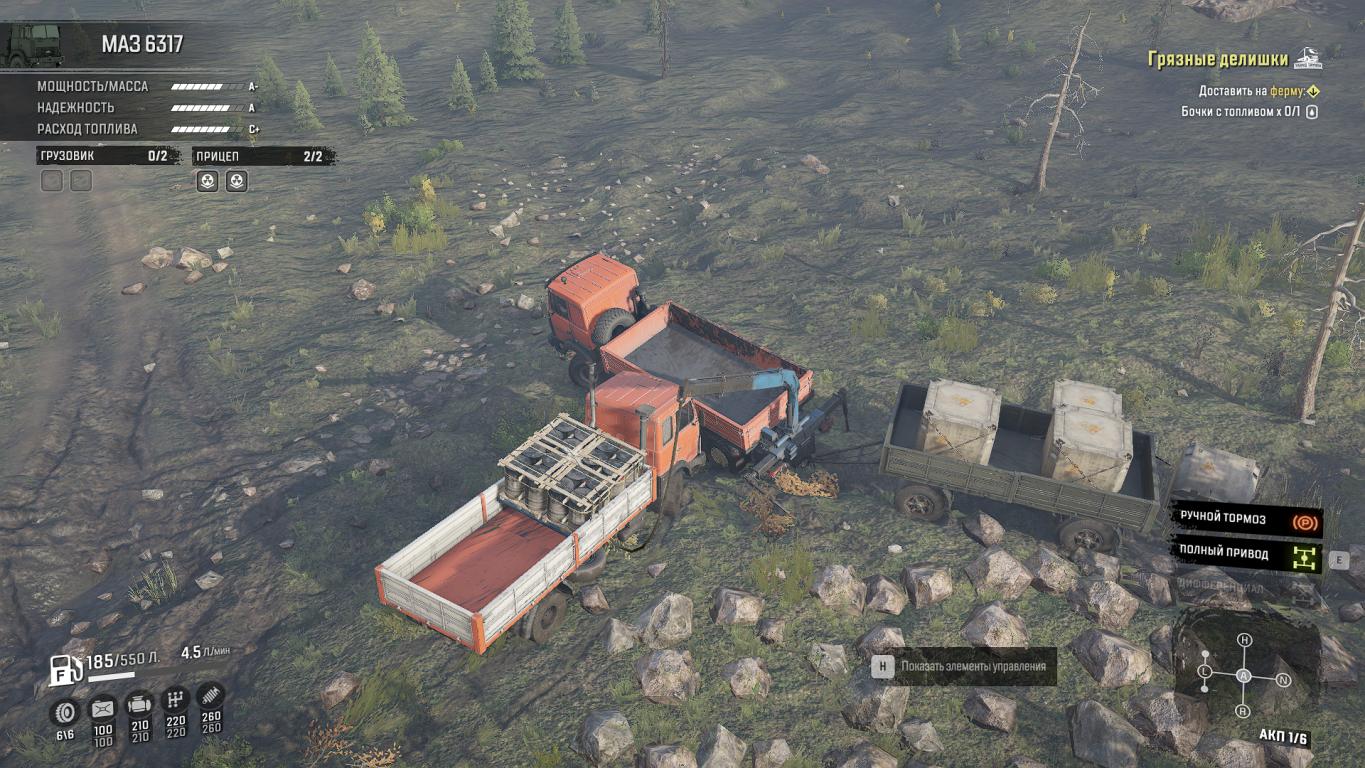This screenshot has height=768, width=1365.
Task: Click the Грузовик truck cargo header
Action: click(108, 156)
